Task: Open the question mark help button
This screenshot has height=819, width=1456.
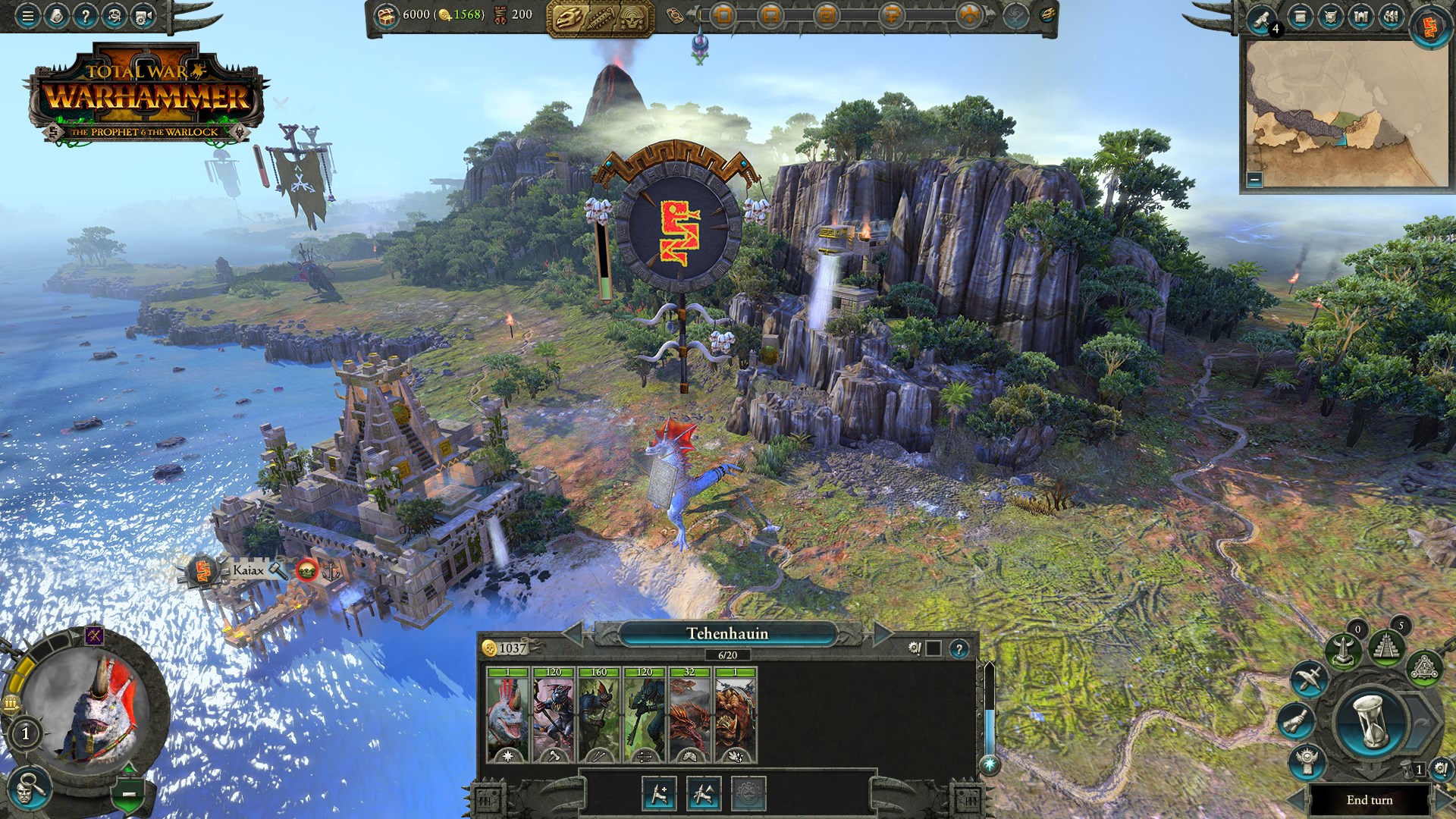Action: (x=85, y=16)
